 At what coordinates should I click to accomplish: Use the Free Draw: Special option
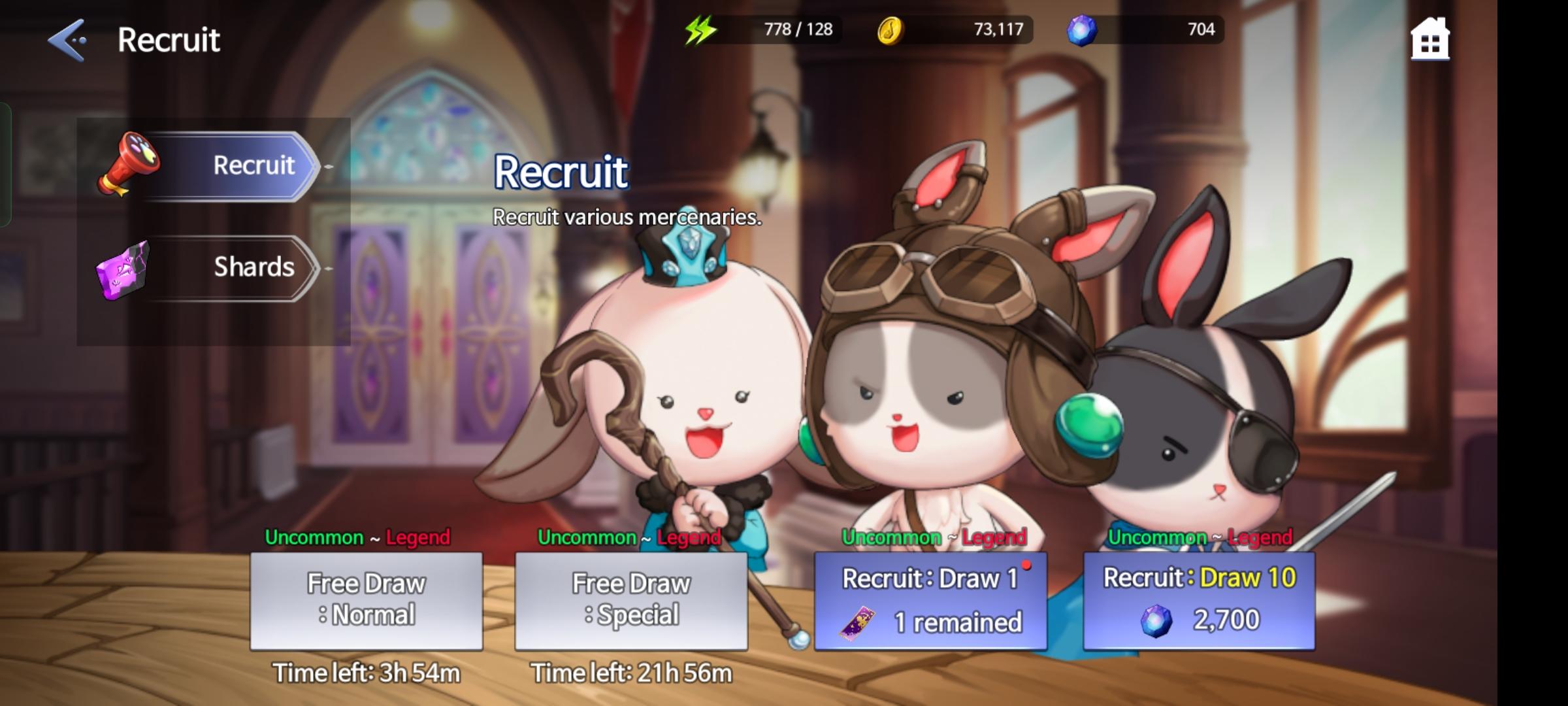[630, 598]
